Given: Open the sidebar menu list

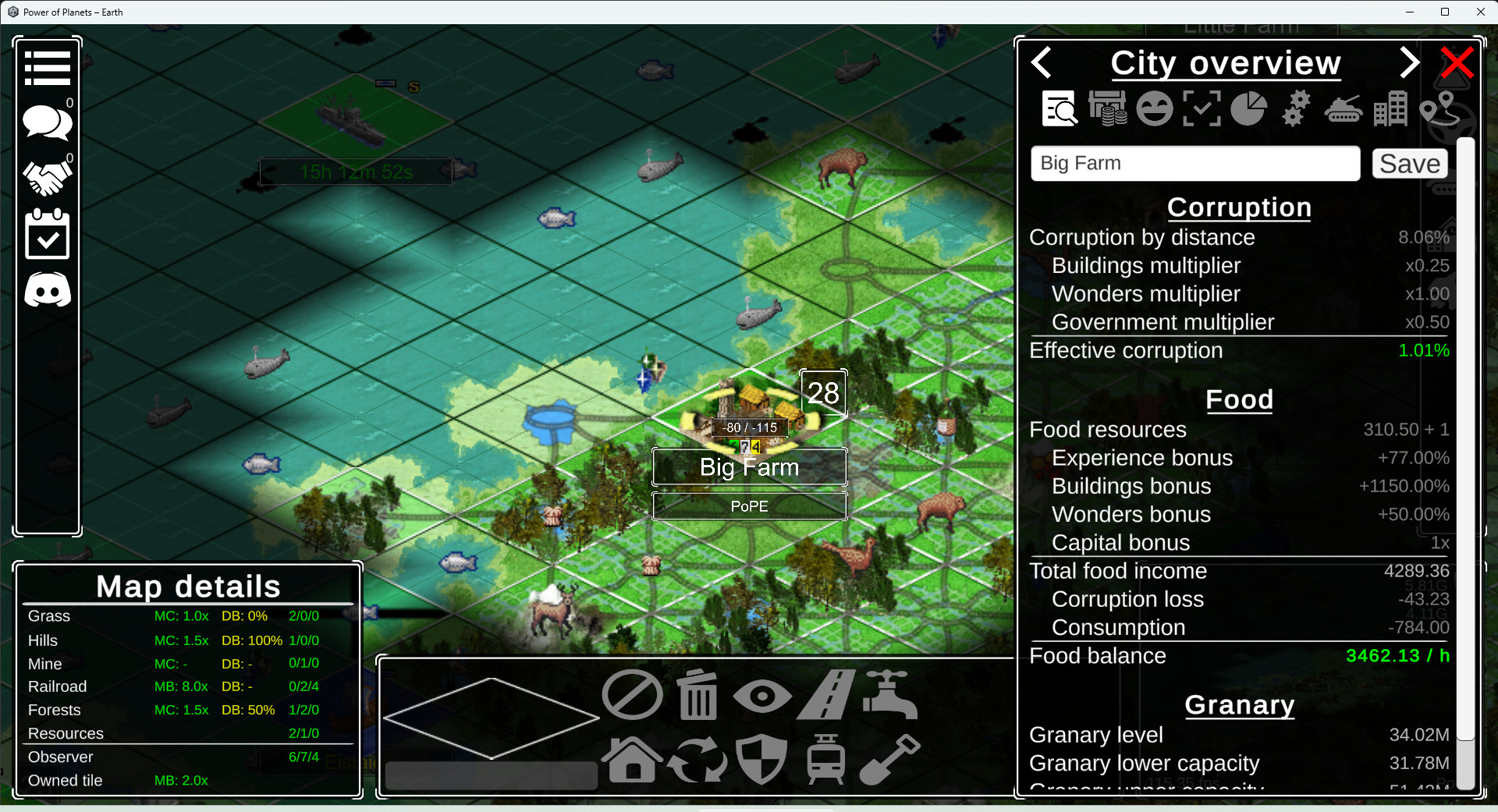Looking at the screenshot, I should pyautogui.click(x=47, y=67).
